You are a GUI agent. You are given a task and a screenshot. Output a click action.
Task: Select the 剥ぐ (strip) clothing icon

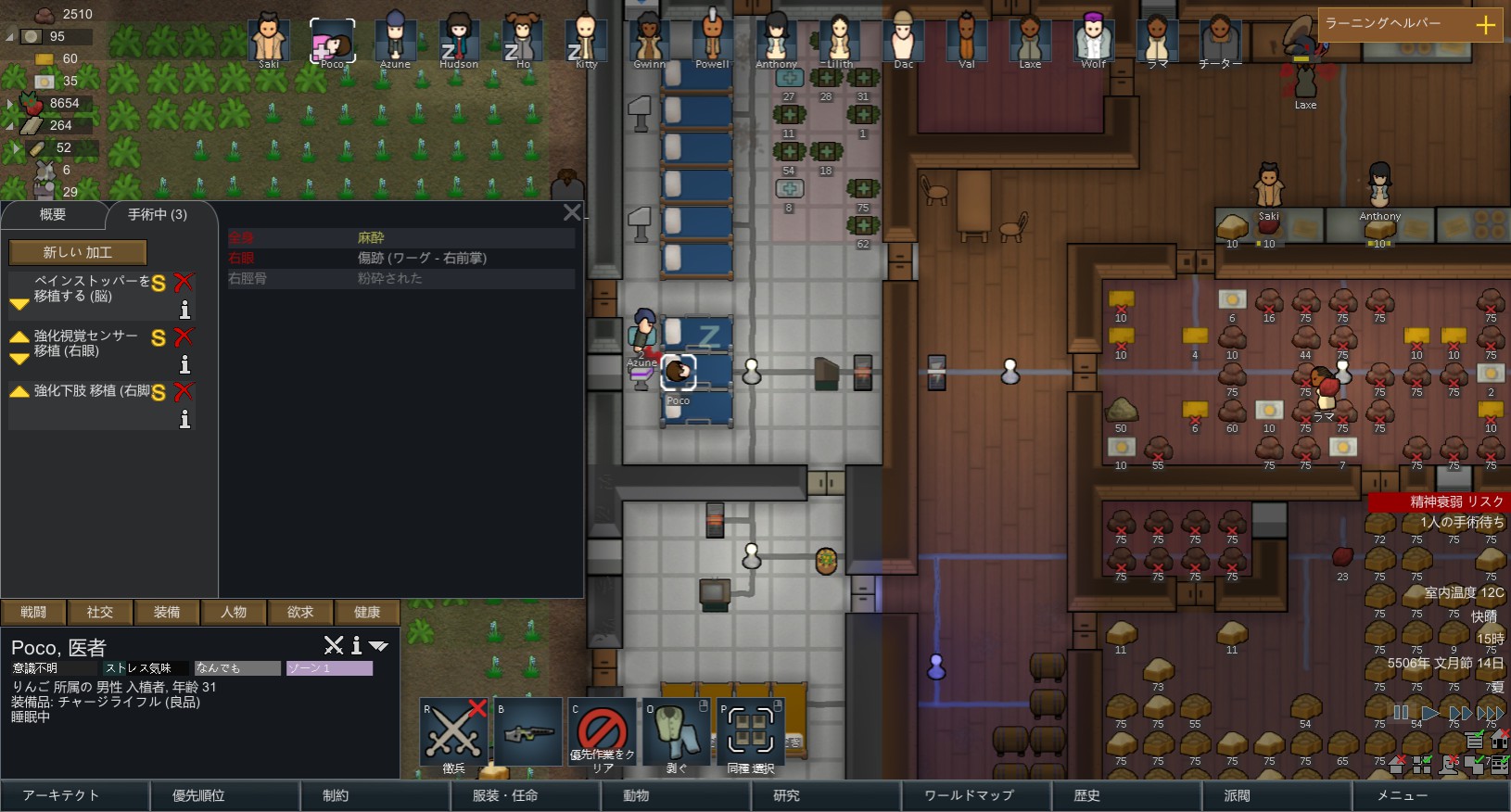pyautogui.click(x=677, y=730)
